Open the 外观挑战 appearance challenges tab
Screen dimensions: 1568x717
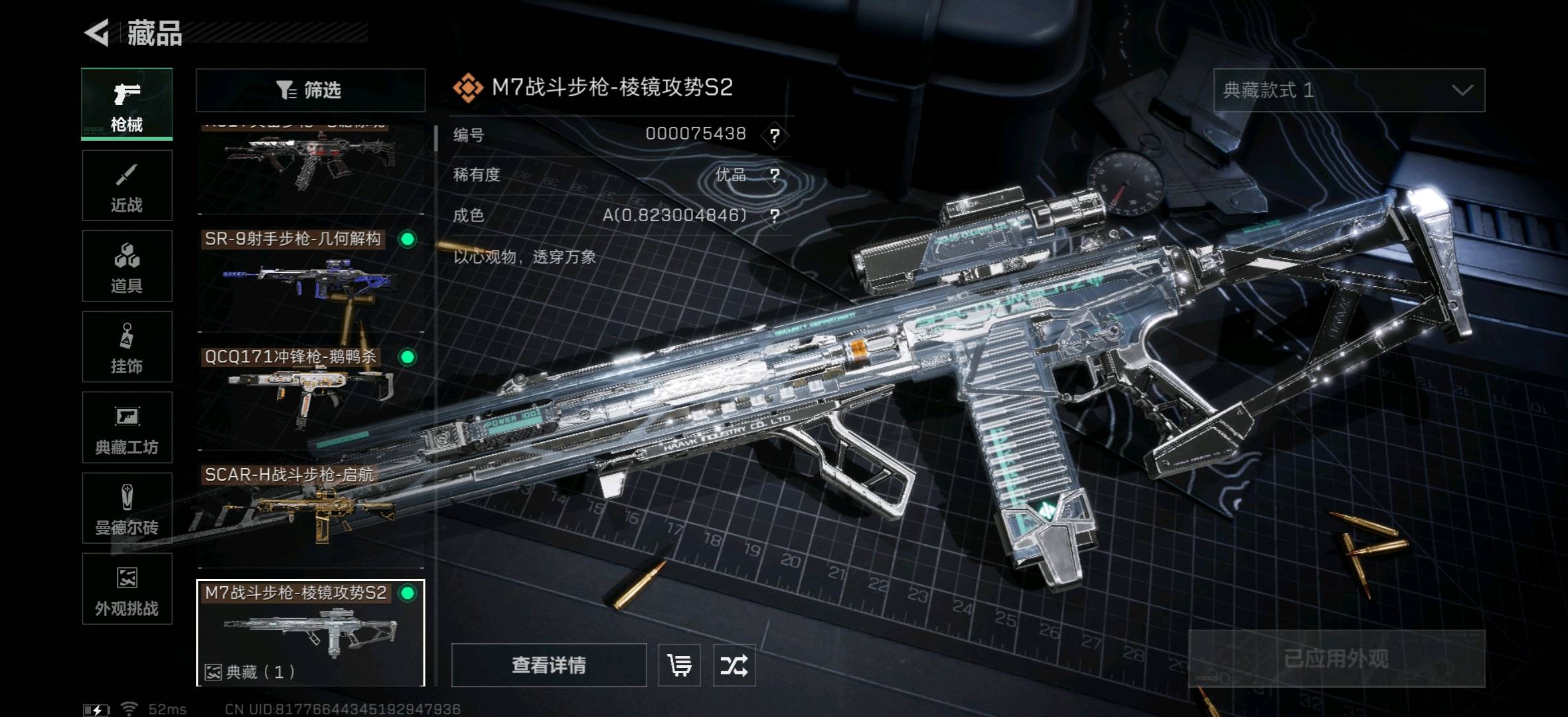(x=127, y=589)
